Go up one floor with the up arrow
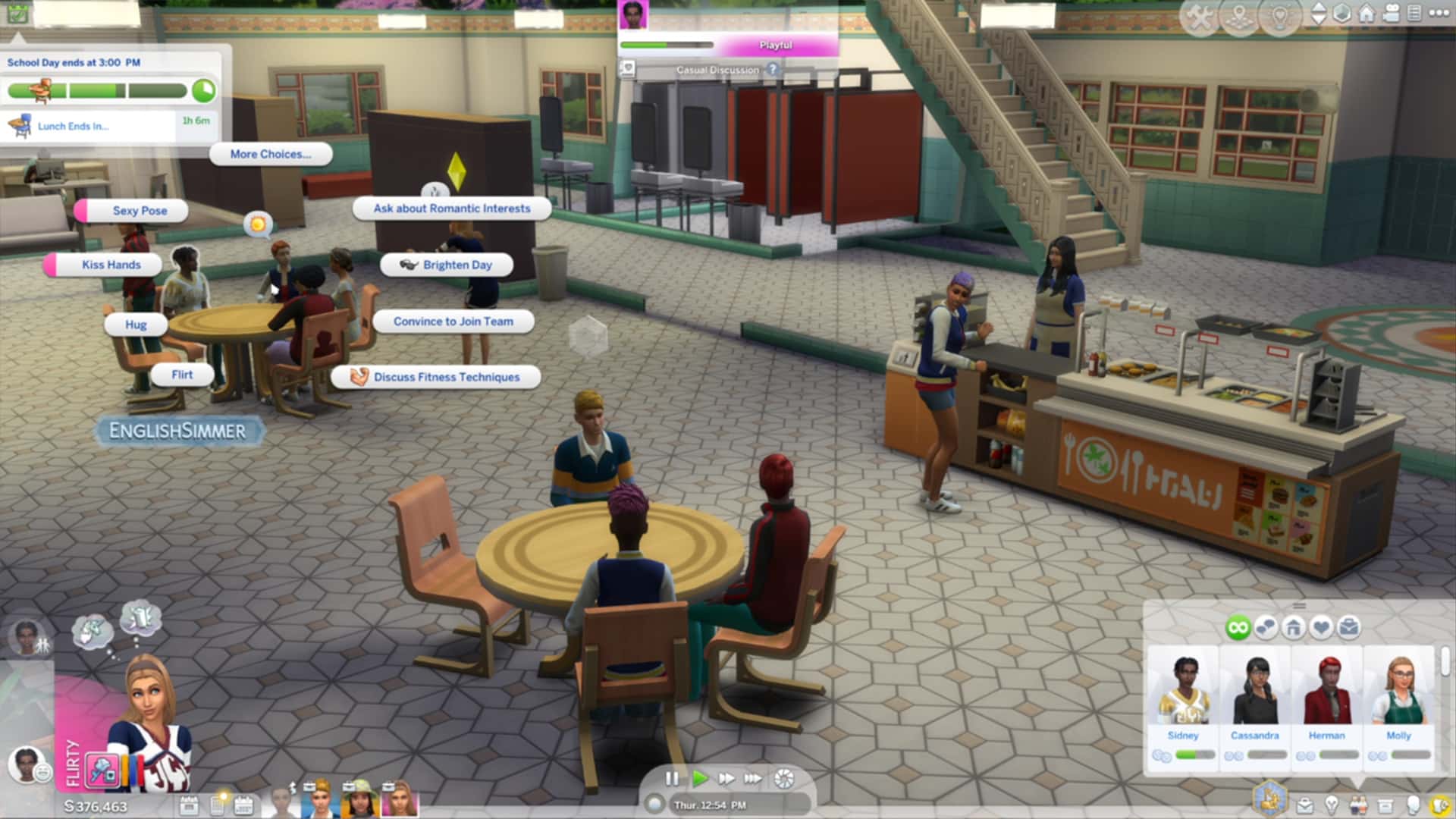Image resolution: width=1456 pixels, height=819 pixels. (1319, 8)
